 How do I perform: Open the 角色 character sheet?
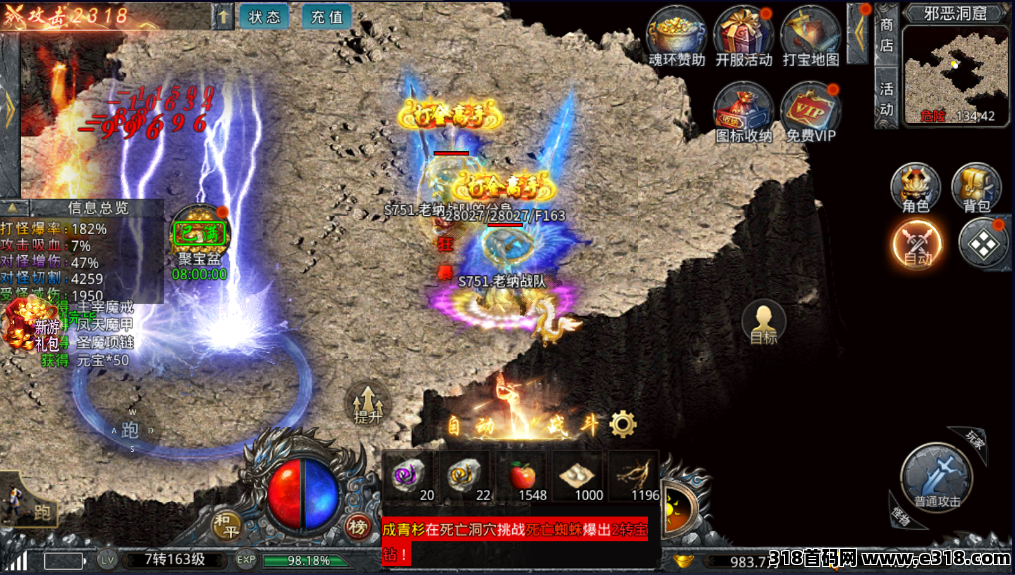[915, 188]
